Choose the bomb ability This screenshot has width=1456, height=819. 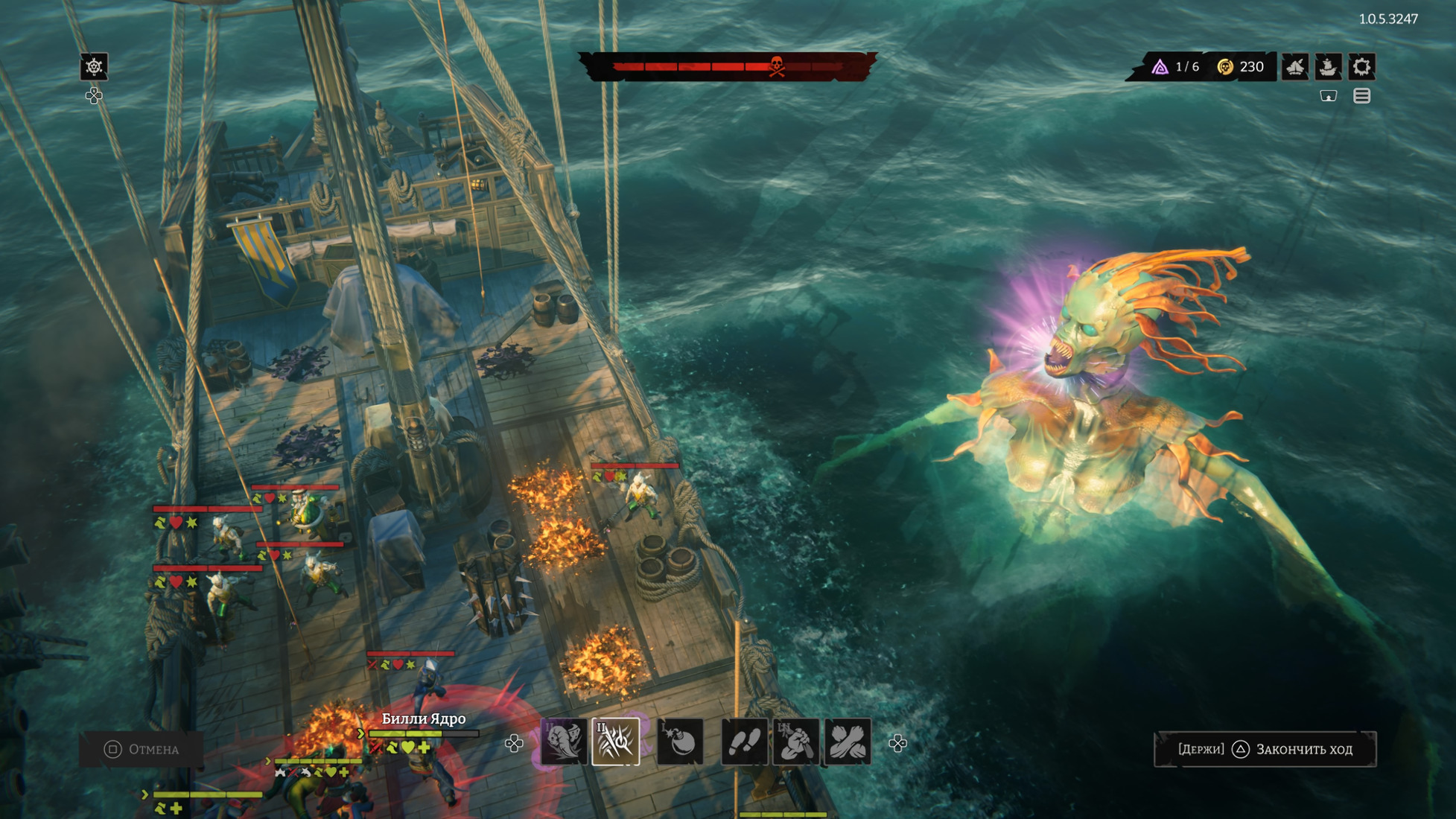681,742
